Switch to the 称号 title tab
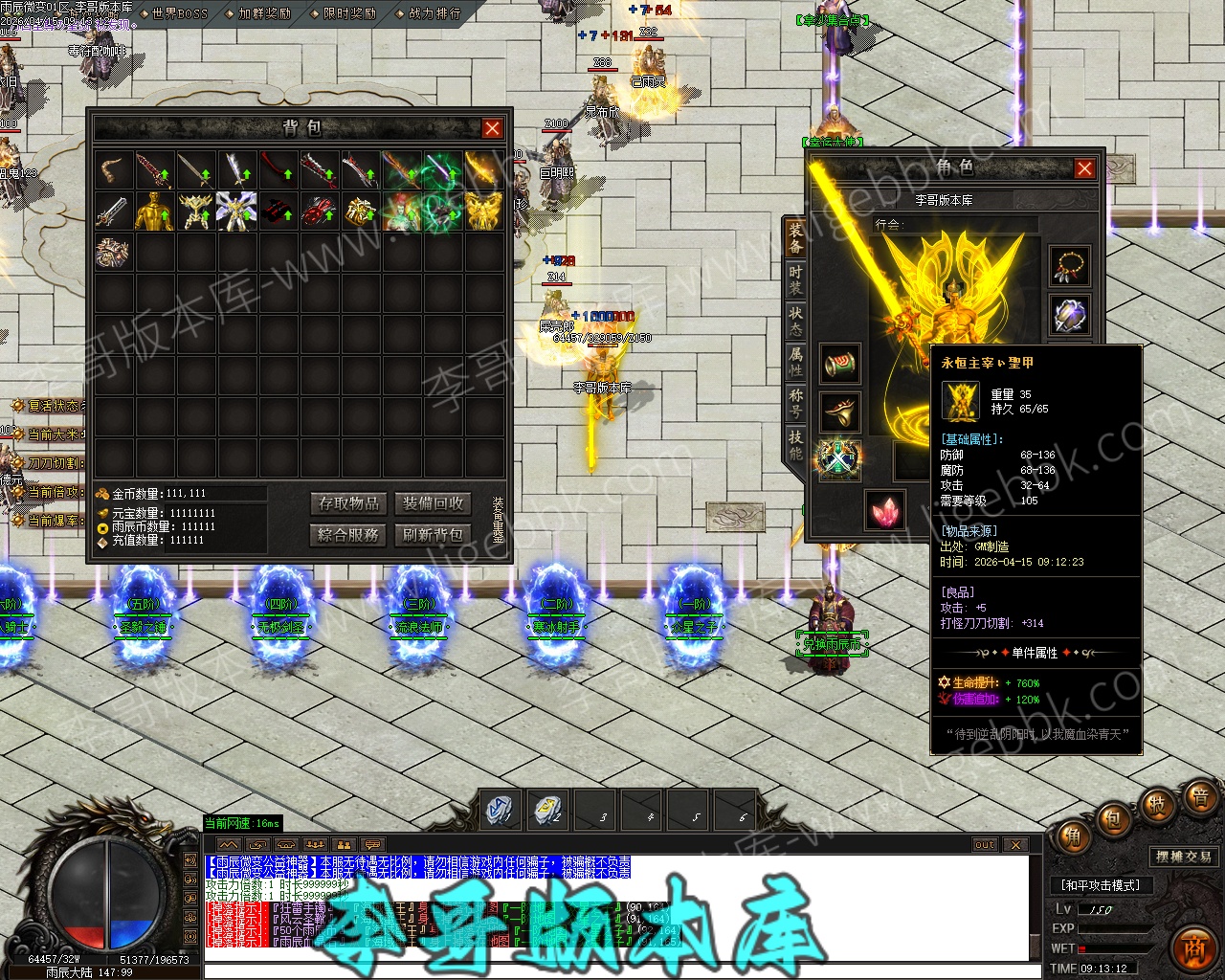Screen dimensions: 1225x980 coord(795,402)
